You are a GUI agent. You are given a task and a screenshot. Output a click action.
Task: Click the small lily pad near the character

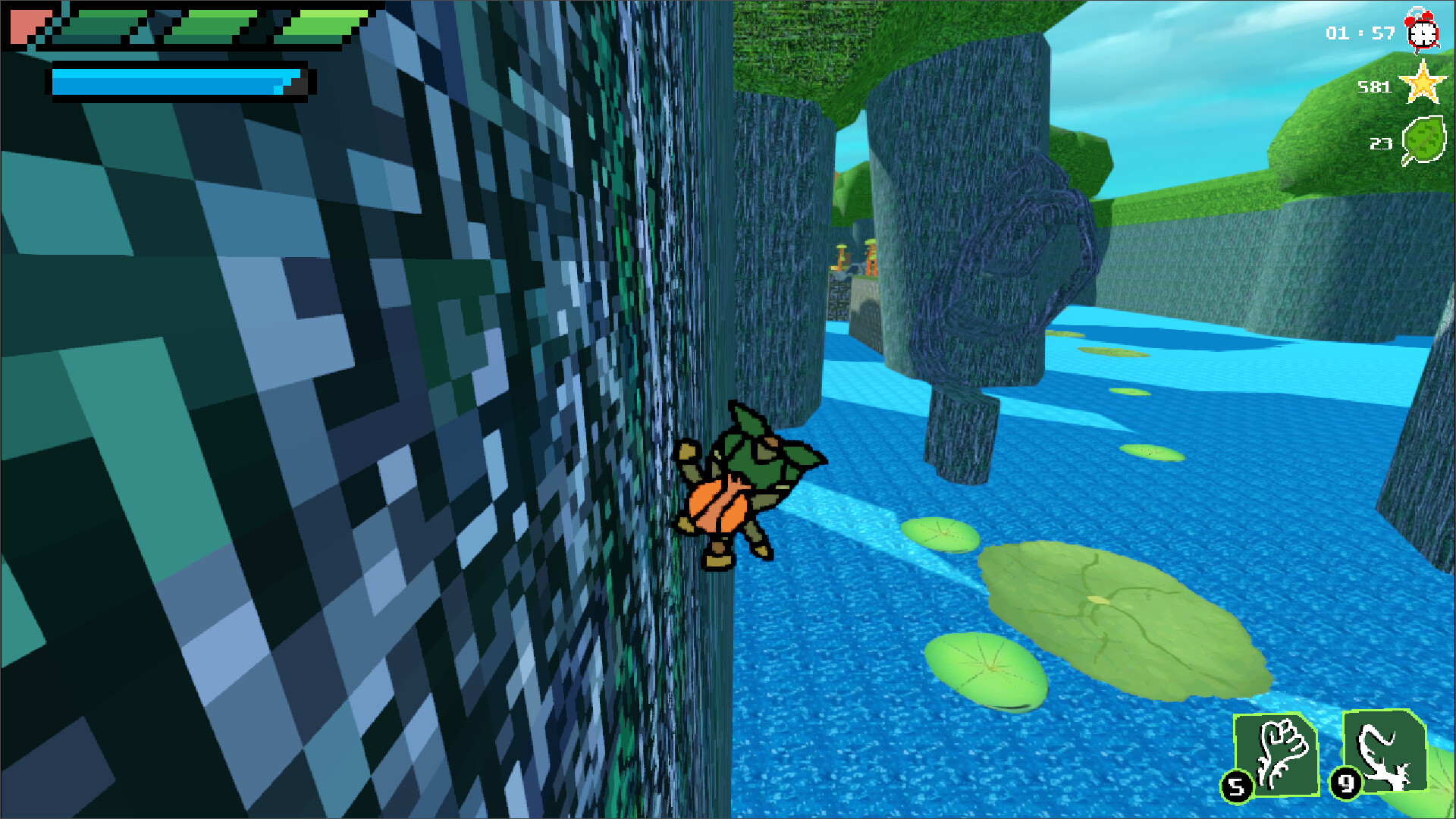coord(940,535)
